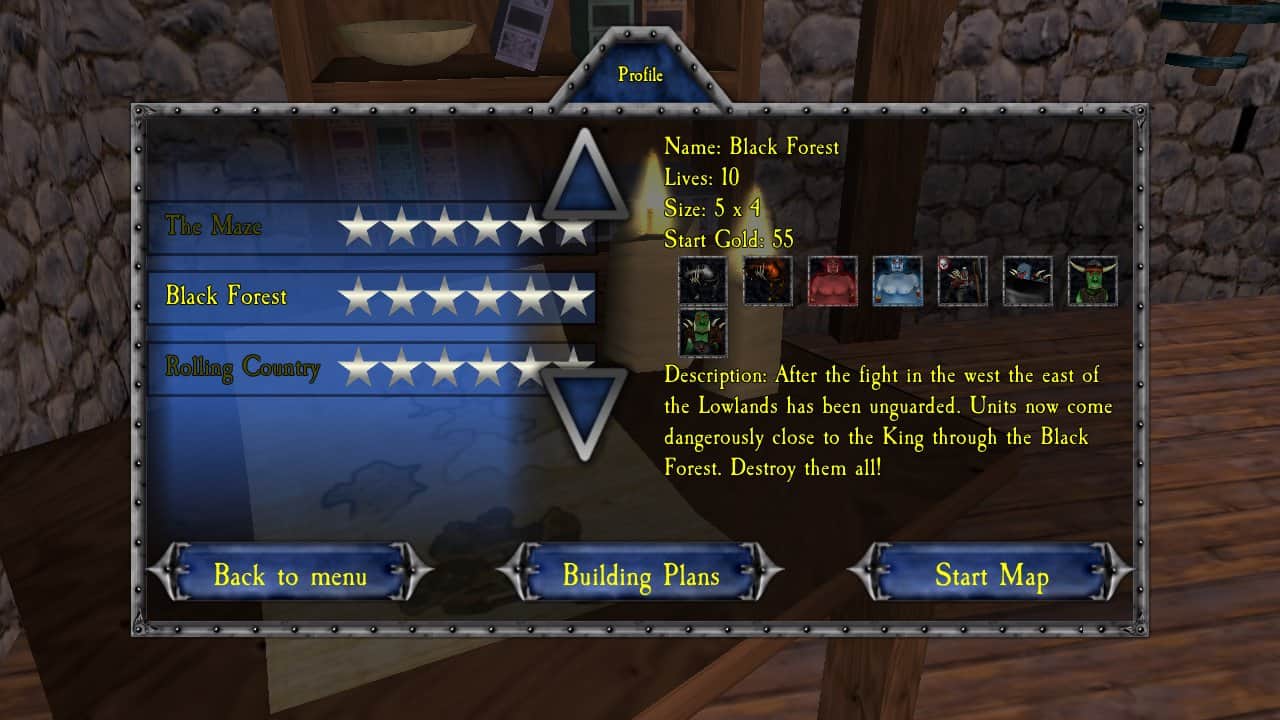Inspect the red ogre enemy portrait

833,281
